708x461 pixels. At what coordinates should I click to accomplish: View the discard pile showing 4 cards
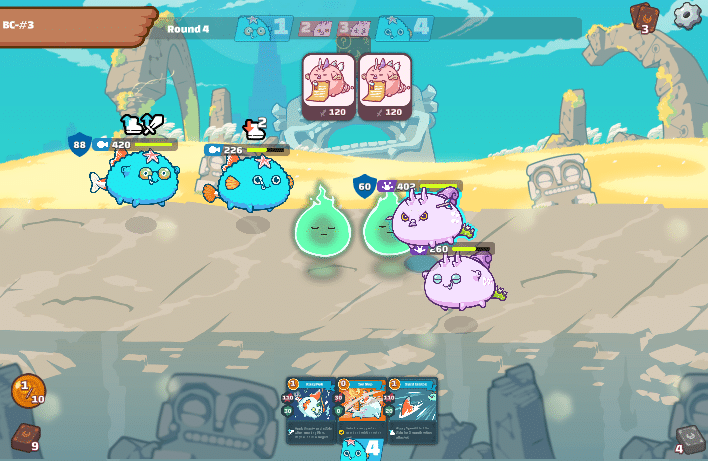[x=688, y=439]
